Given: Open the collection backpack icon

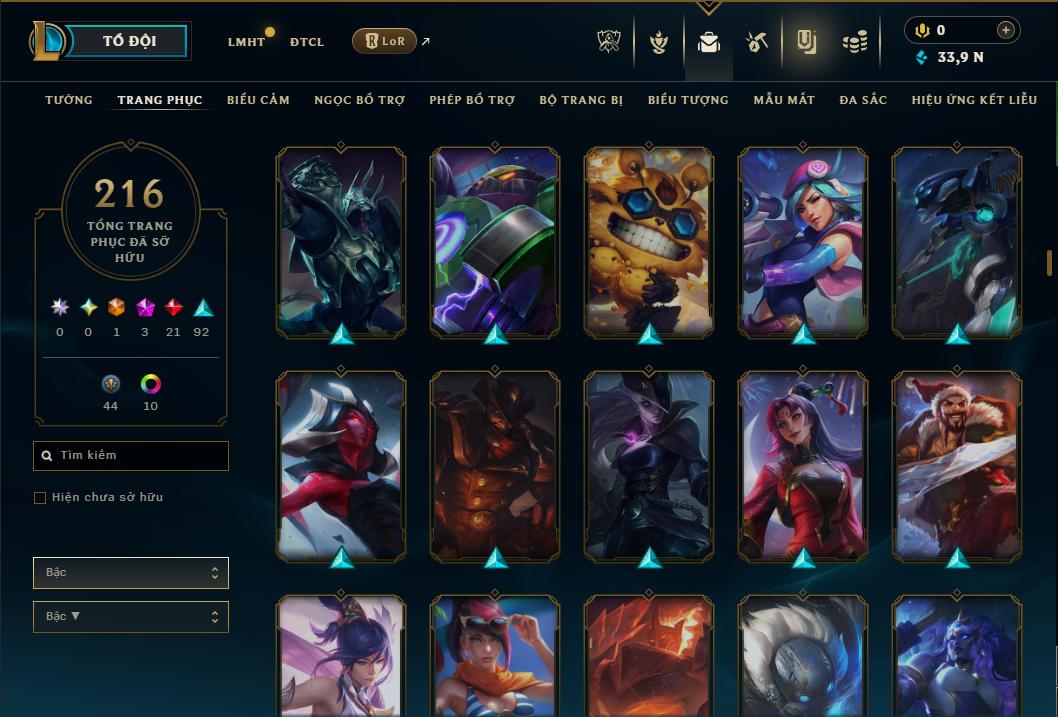Looking at the screenshot, I should coord(709,42).
